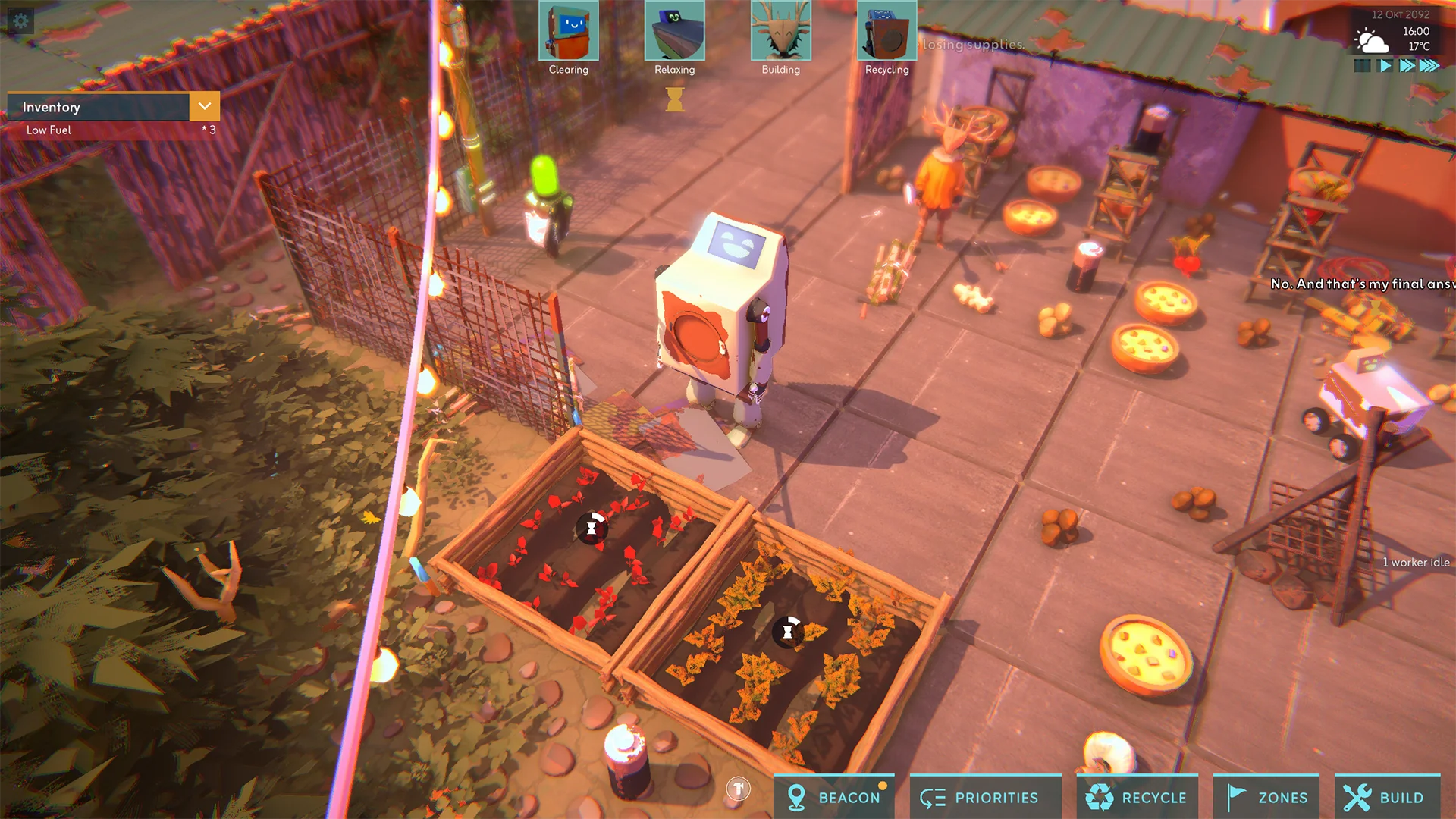
Task: Set game to triple fast-forward speed
Action: pos(1429,66)
